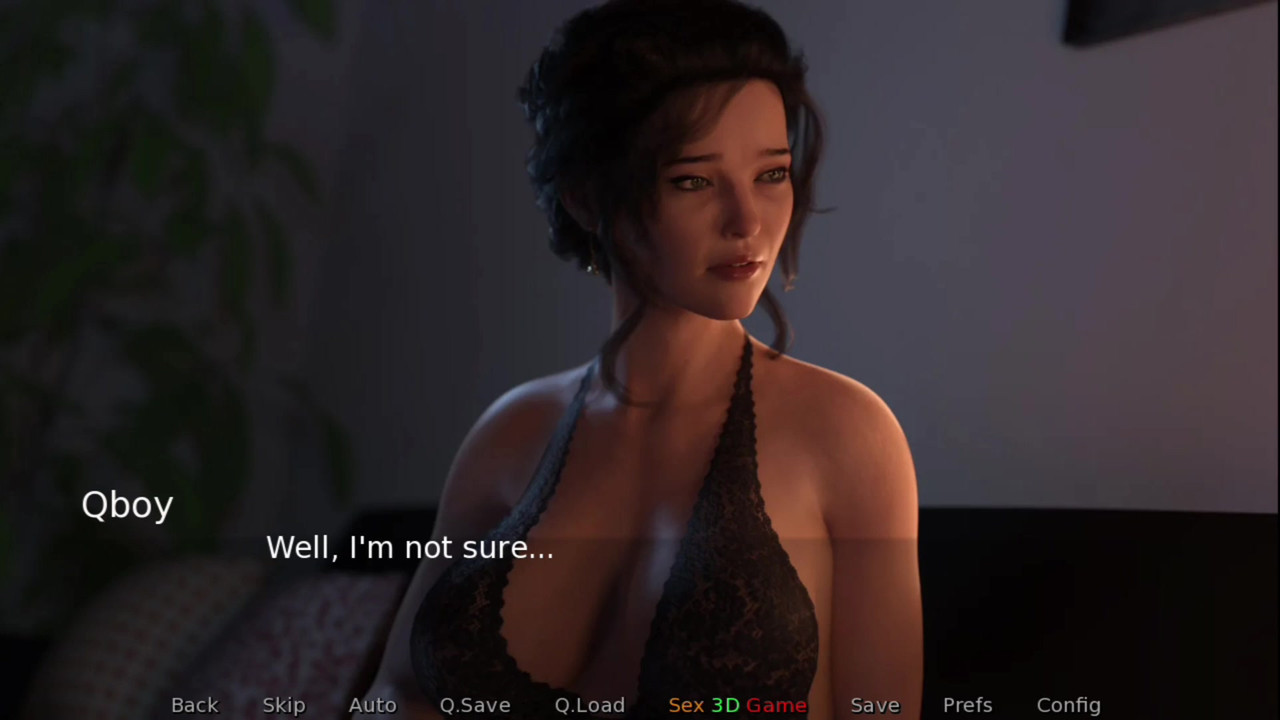This screenshot has width=1280, height=720.
Task: Go back one line with Back
Action: coord(194,705)
